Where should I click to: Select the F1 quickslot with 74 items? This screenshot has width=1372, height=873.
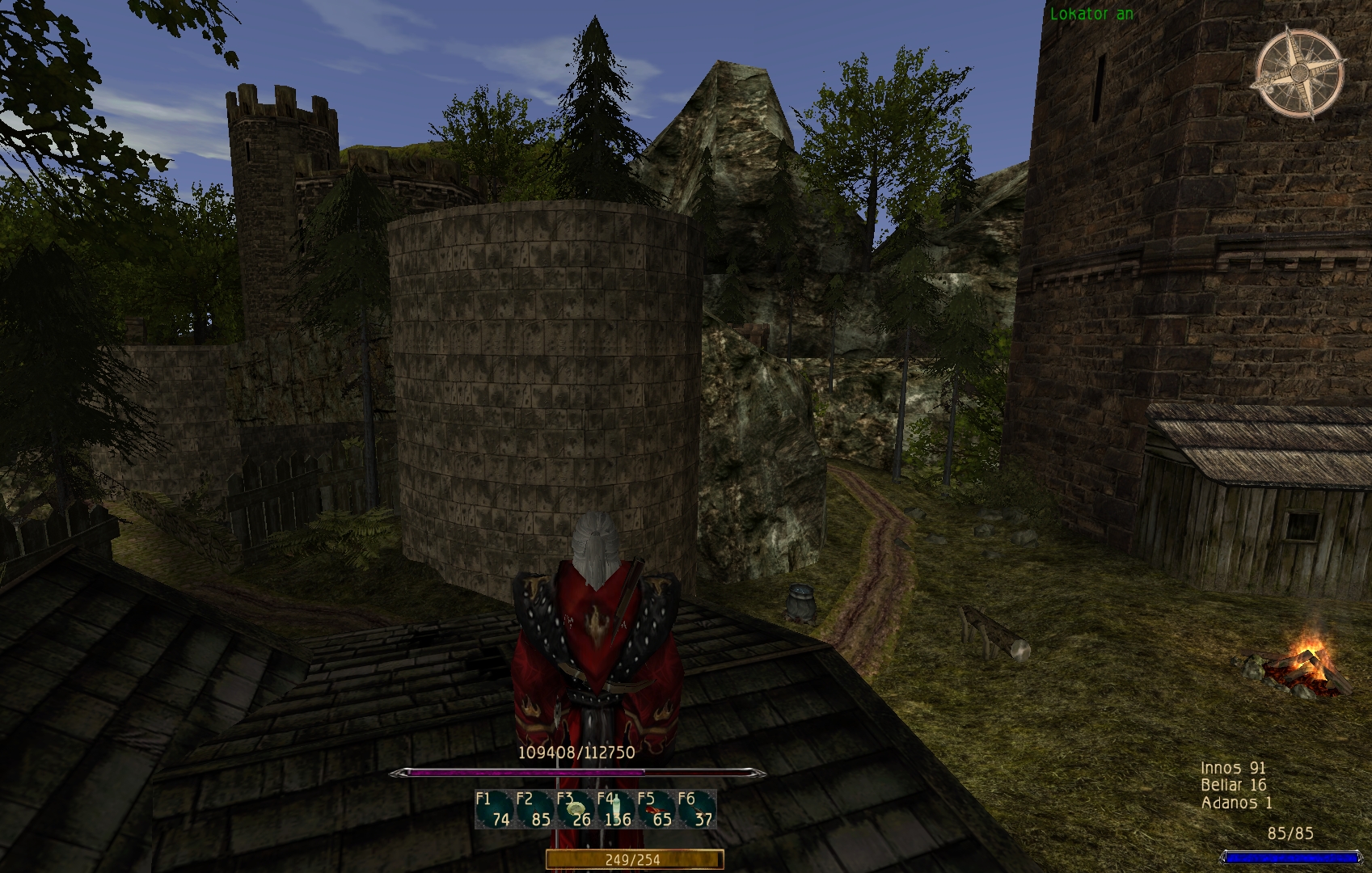click(x=494, y=809)
